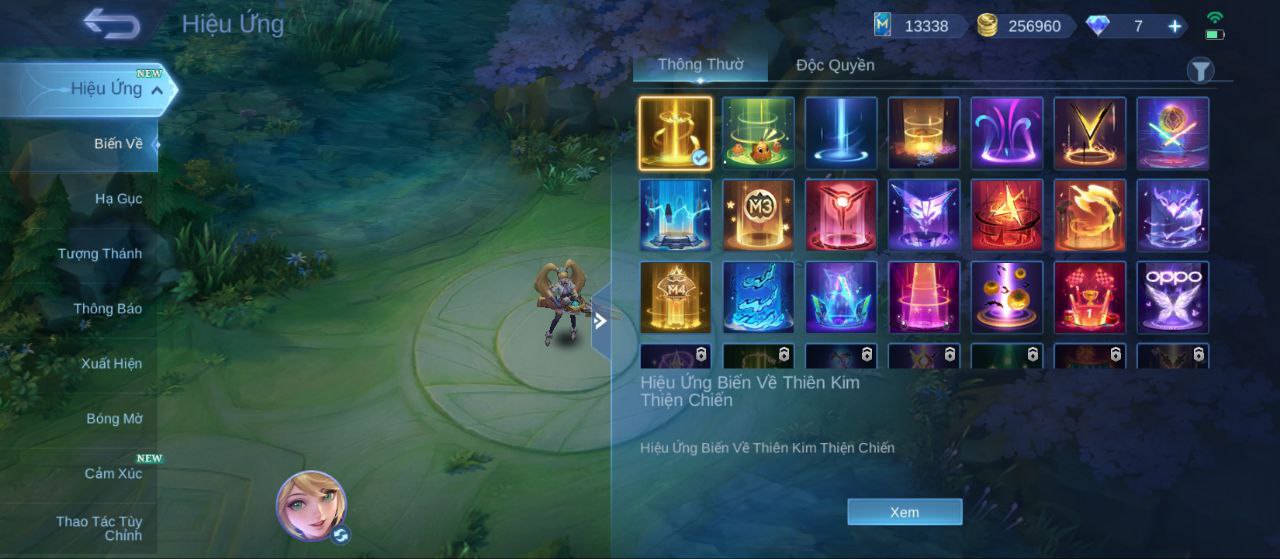This screenshot has width=1280, height=559.
Task: Go back using the return arrow
Action: [111, 23]
